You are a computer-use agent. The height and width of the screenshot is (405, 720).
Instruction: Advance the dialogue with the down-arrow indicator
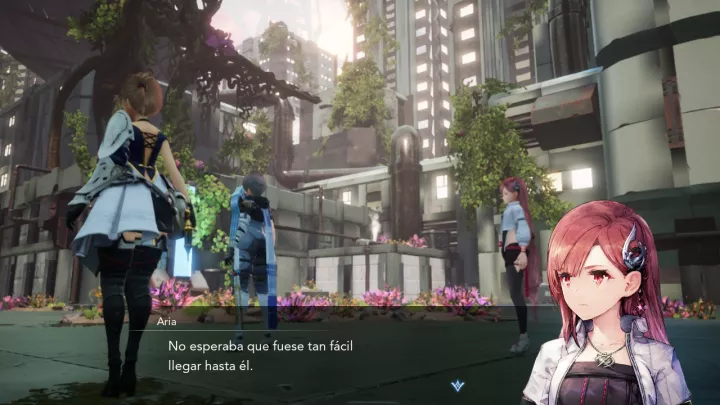point(457,385)
